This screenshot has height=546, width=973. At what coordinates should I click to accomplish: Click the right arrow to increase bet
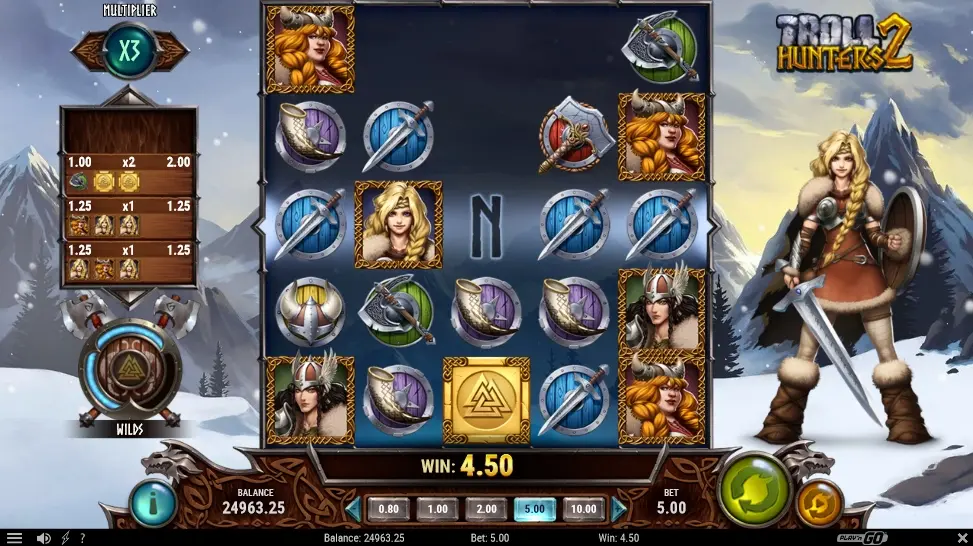point(619,509)
